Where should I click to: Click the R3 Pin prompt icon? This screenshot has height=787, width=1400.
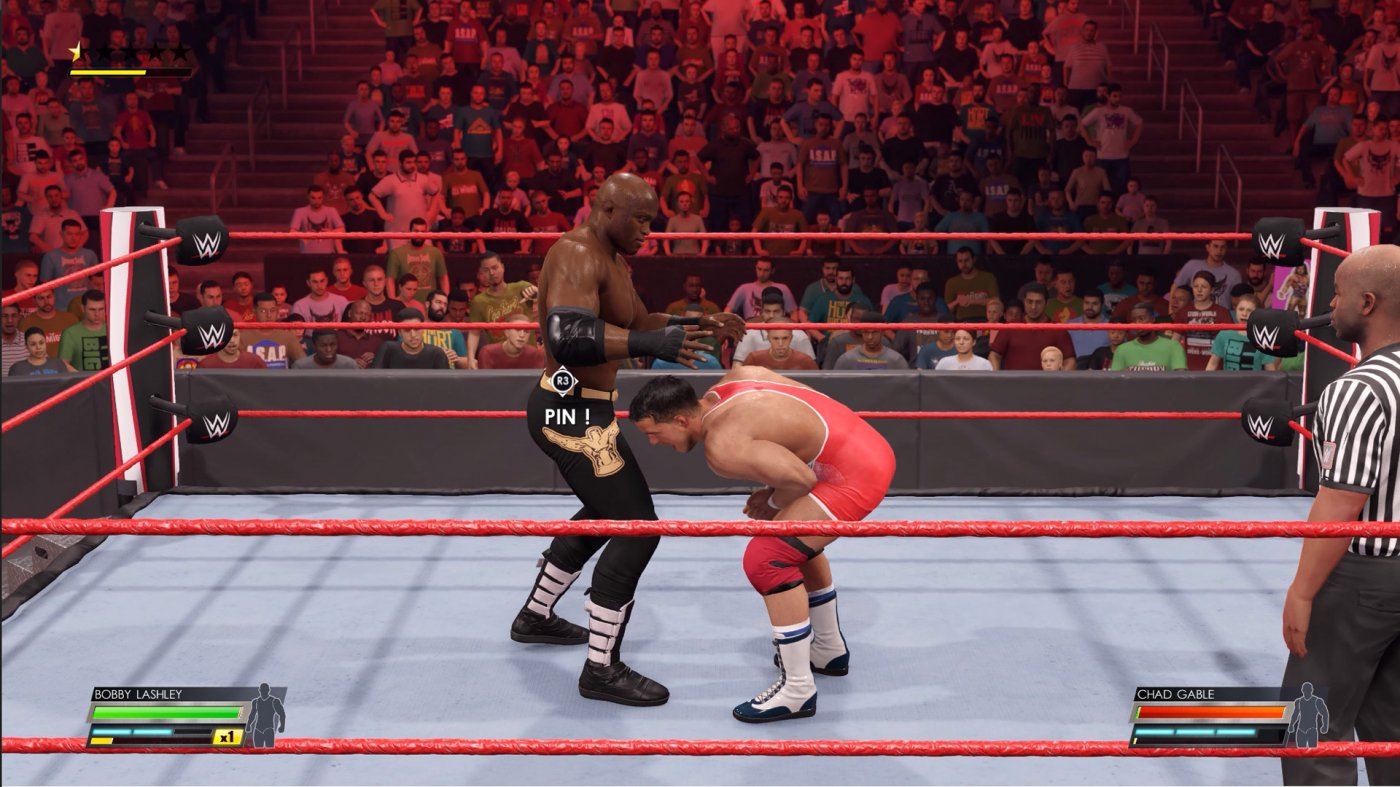click(564, 381)
